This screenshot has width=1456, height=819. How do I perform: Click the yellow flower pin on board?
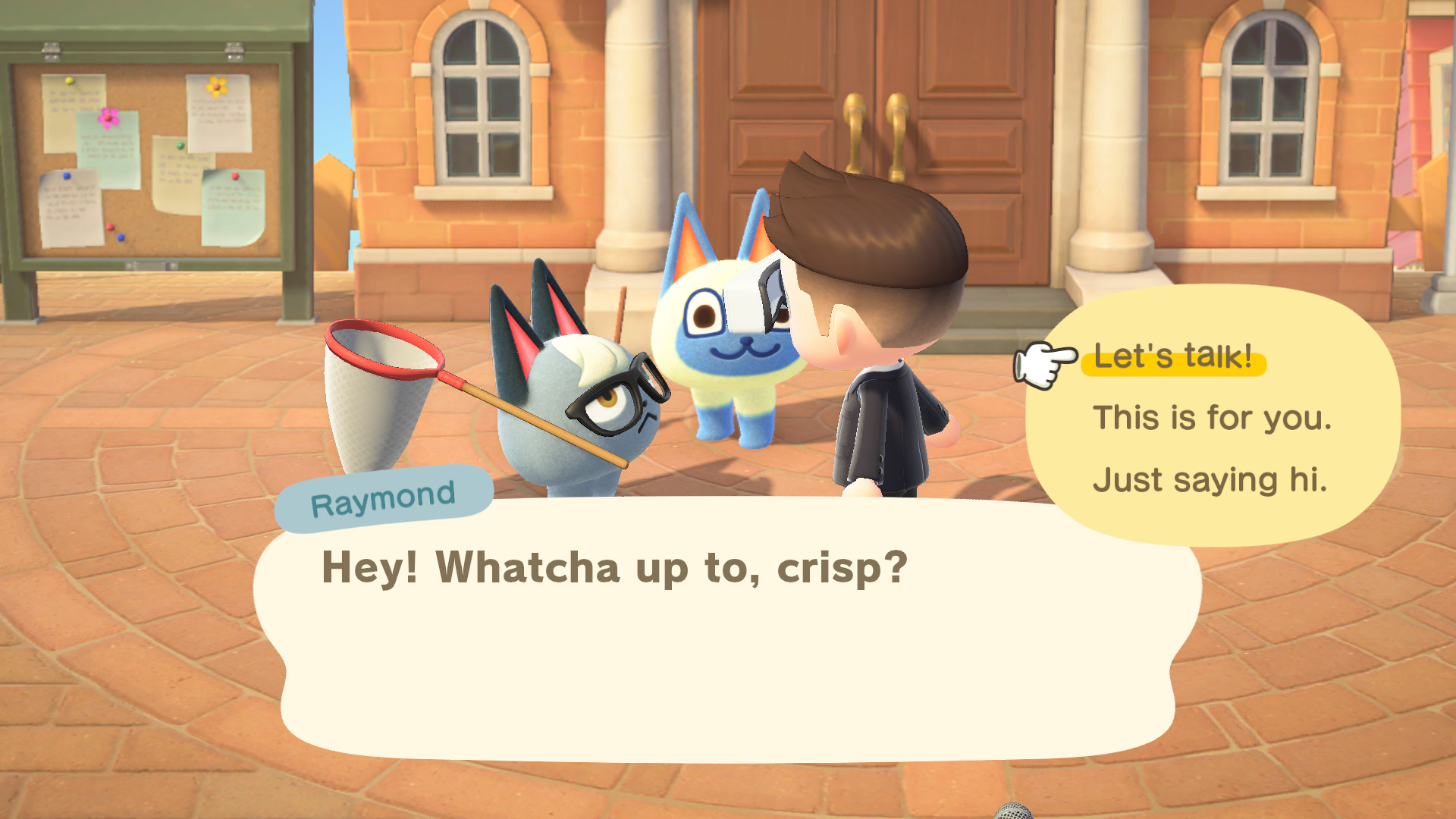coord(217,86)
